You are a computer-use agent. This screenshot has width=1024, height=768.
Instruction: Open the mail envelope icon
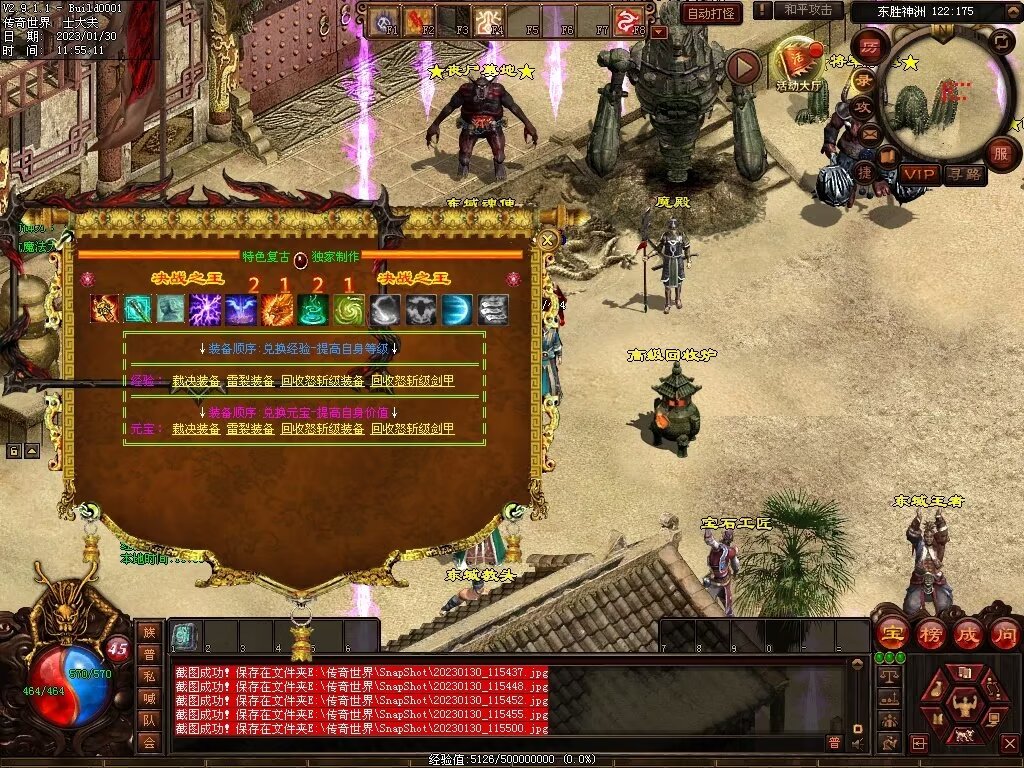871,132
